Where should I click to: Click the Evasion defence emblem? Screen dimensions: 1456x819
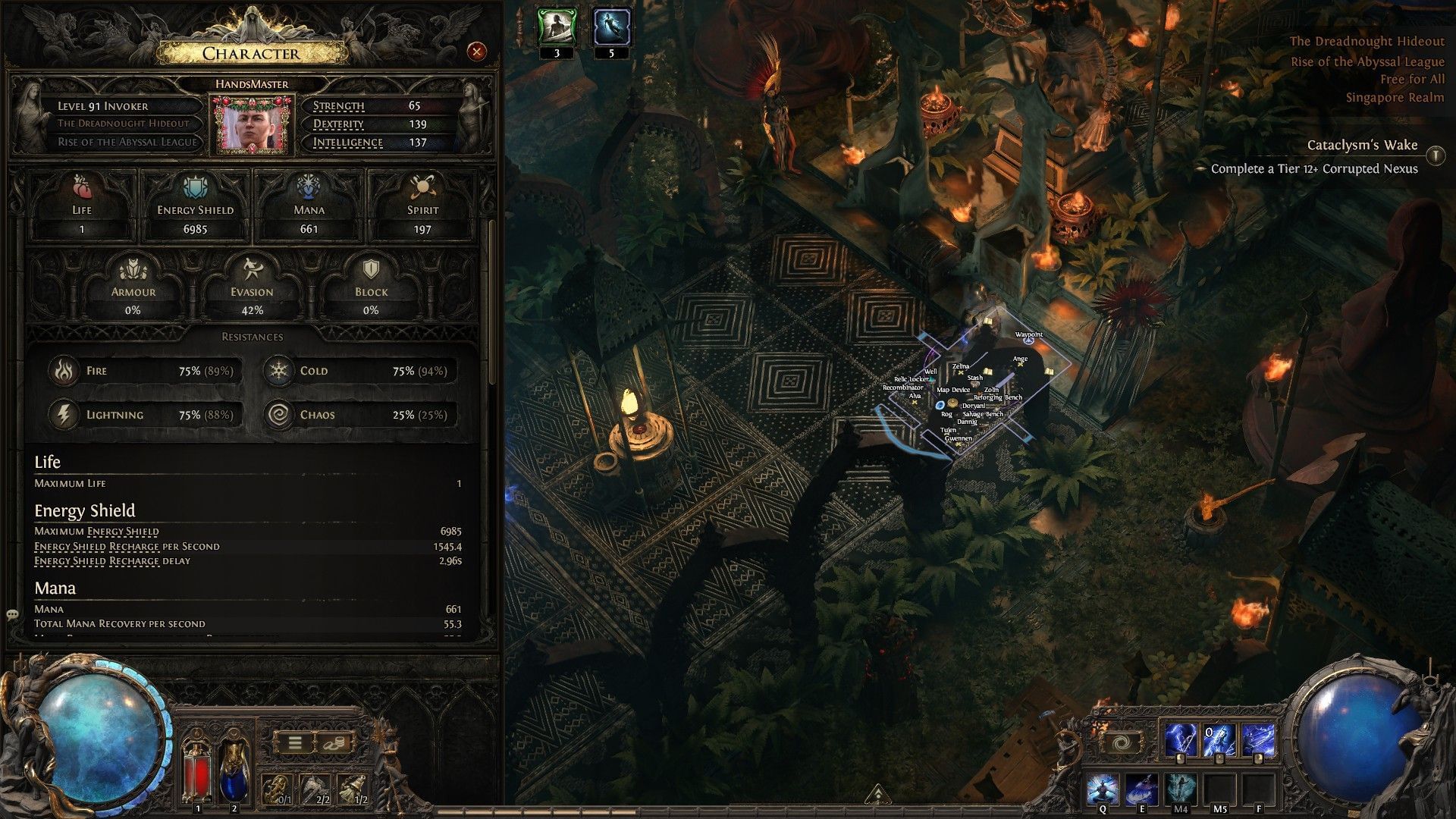[x=252, y=287]
